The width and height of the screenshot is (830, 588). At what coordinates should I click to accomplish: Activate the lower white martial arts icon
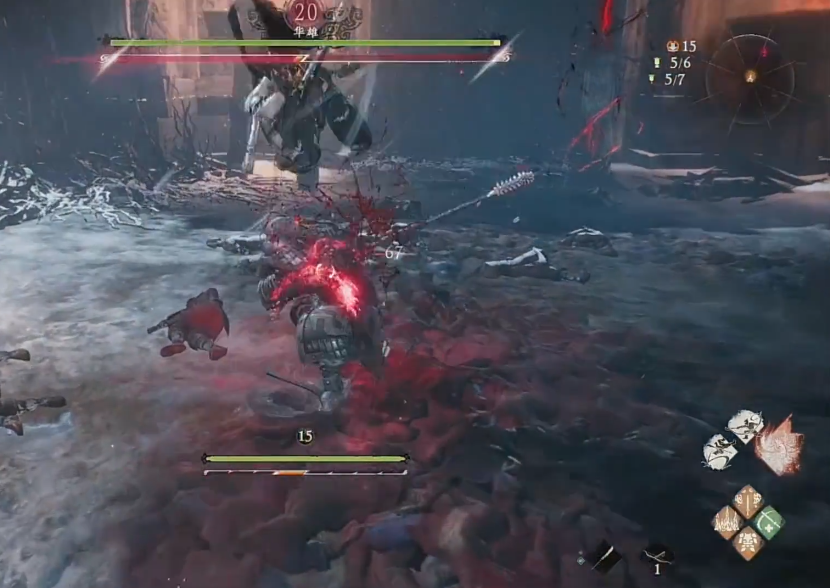720,452
